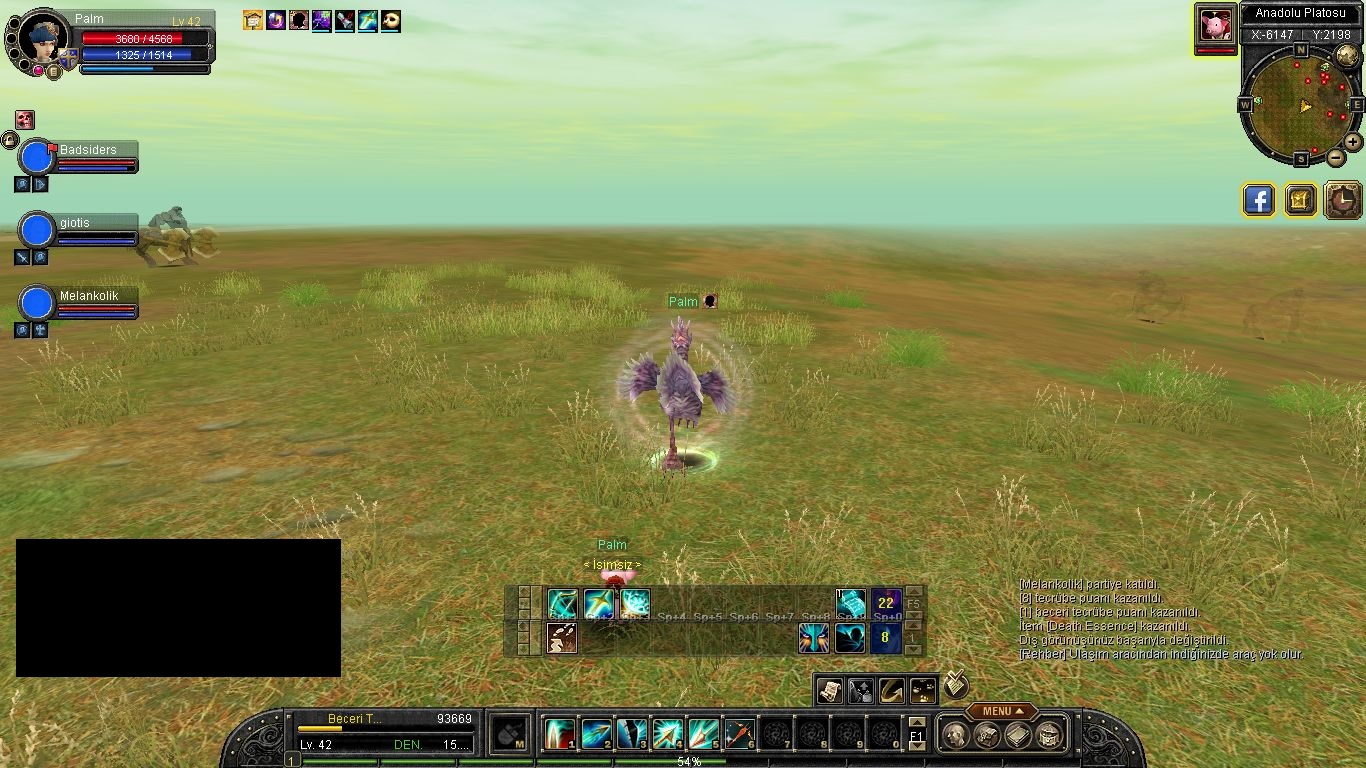
Task: Activate the skill in hotbar slot 1
Action: (x=559, y=735)
